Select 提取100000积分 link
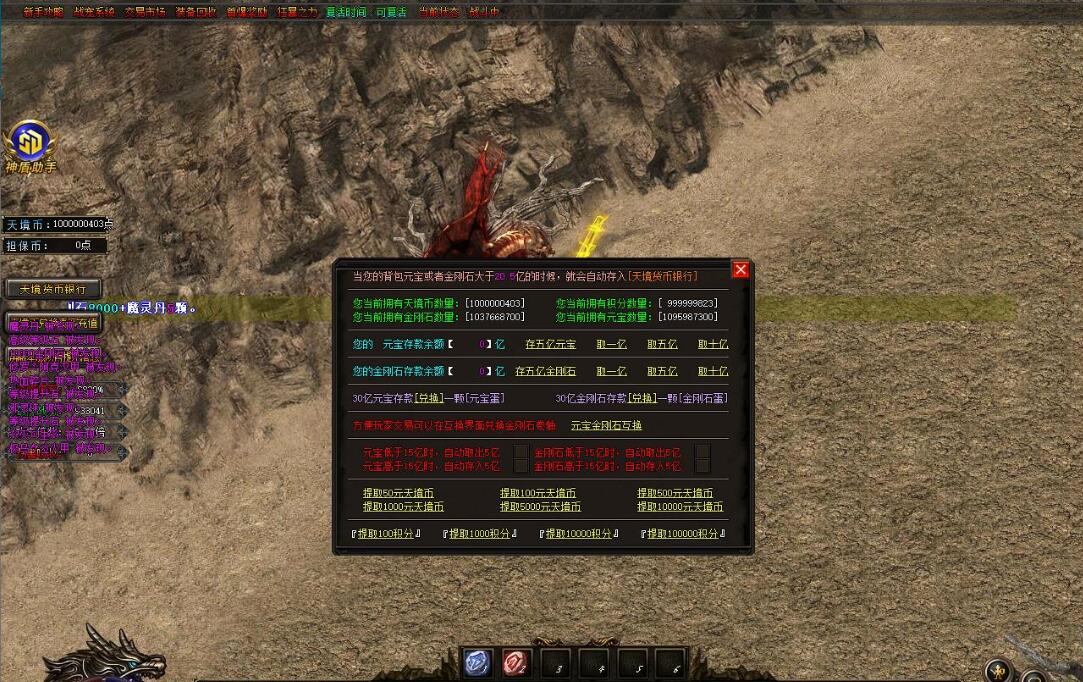This screenshot has width=1083, height=682. [x=683, y=534]
